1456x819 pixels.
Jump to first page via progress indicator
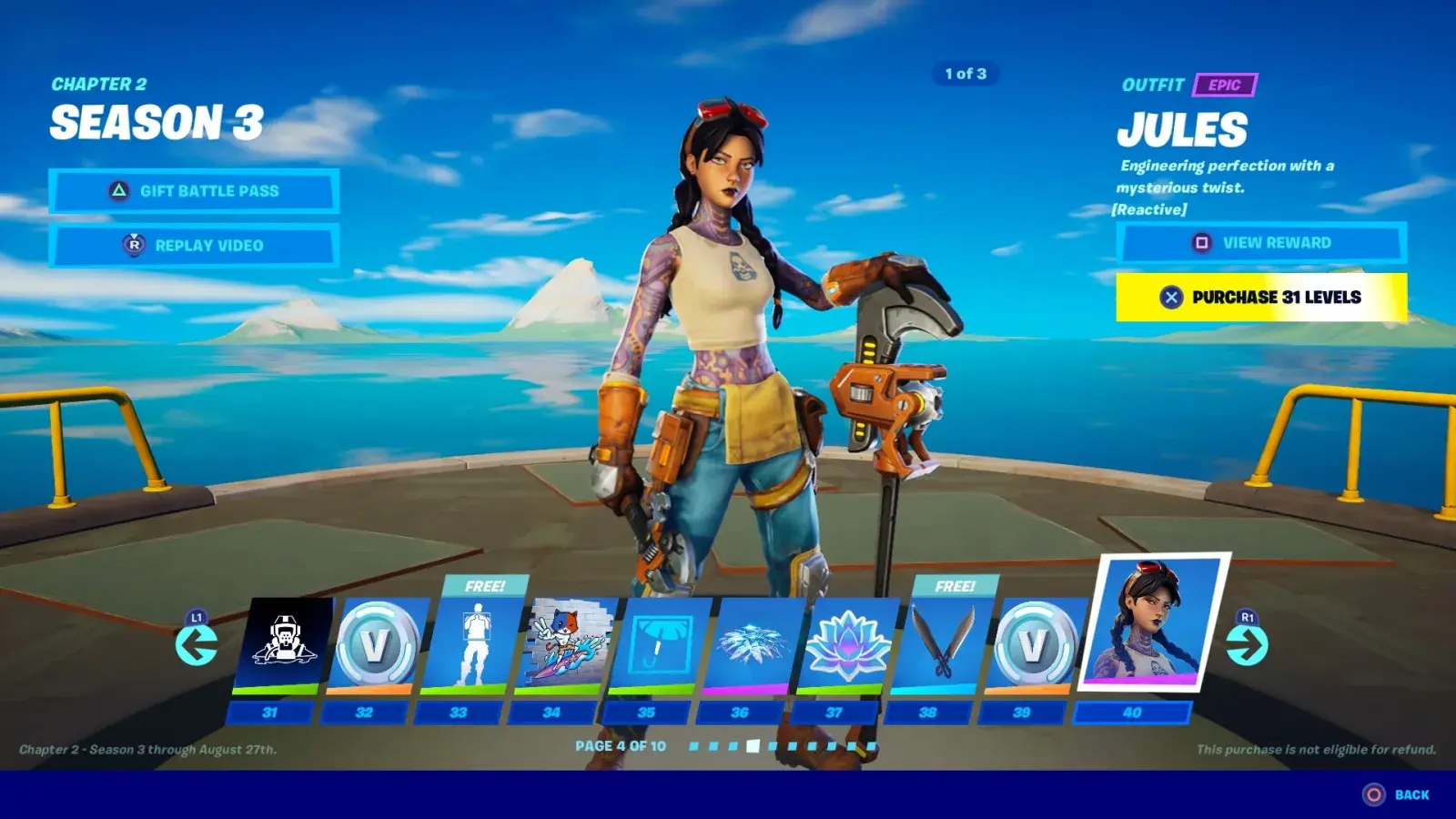click(x=693, y=744)
